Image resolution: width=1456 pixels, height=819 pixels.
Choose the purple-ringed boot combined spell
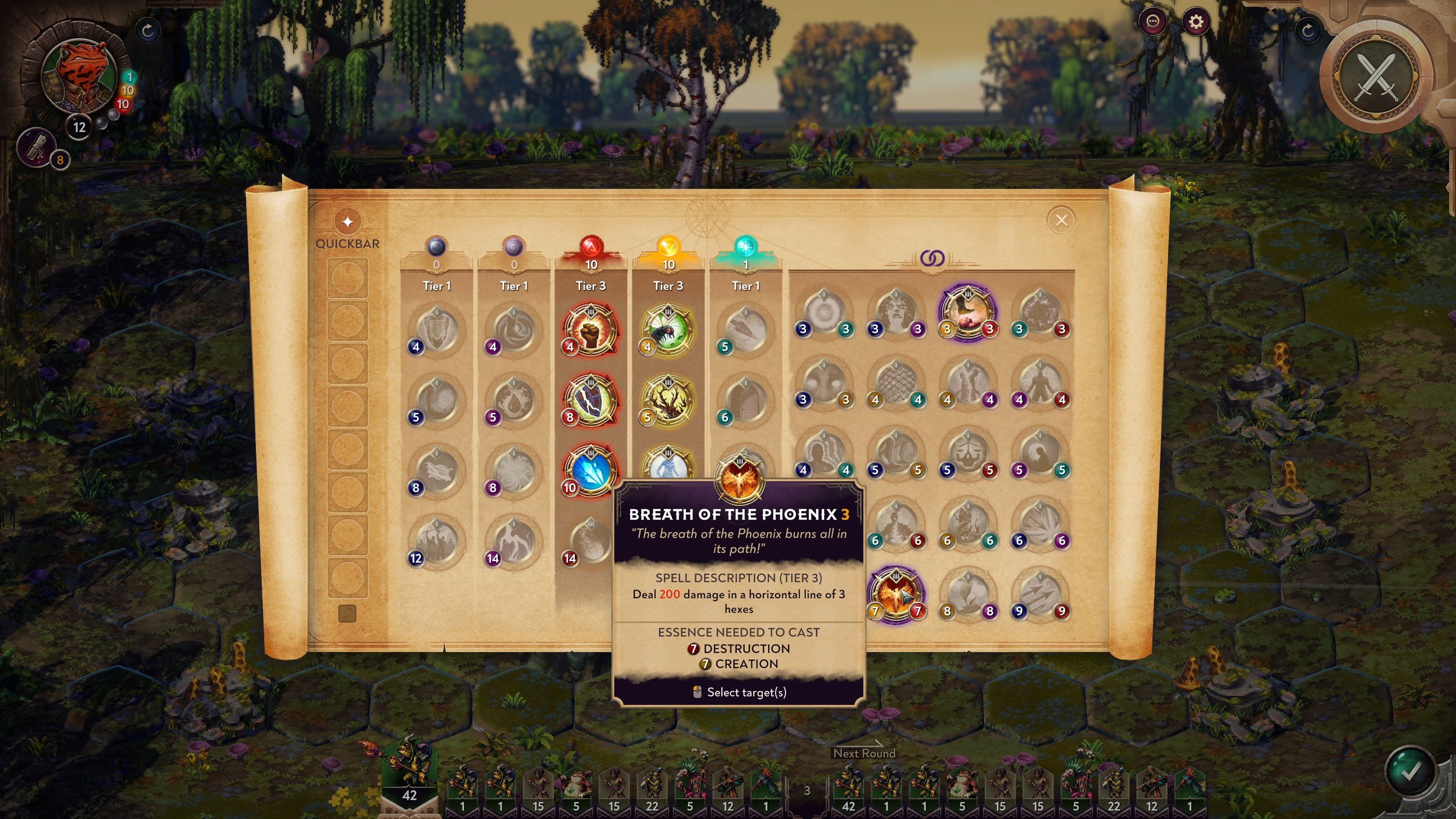pos(967,312)
